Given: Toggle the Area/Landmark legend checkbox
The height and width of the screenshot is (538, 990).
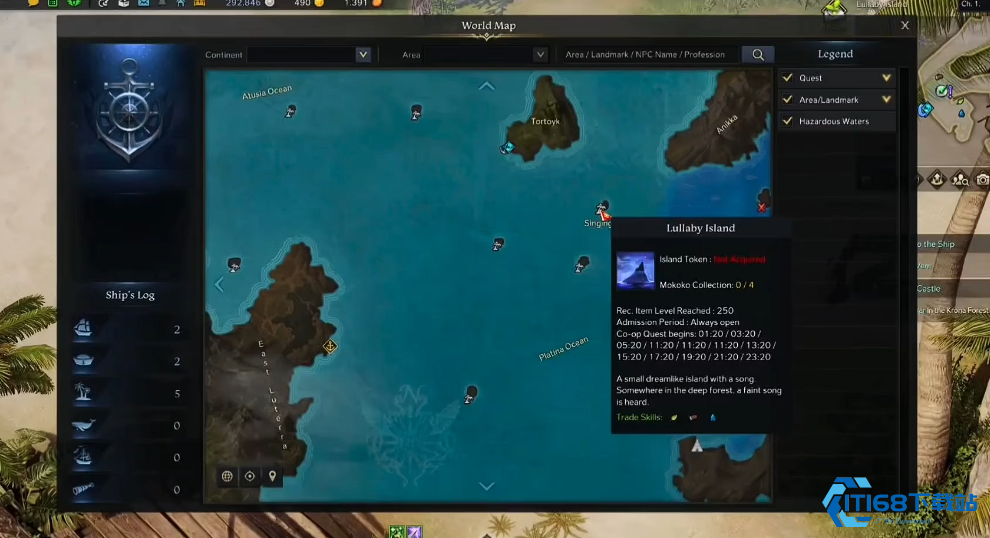Looking at the screenshot, I should [x=787, y=100].
